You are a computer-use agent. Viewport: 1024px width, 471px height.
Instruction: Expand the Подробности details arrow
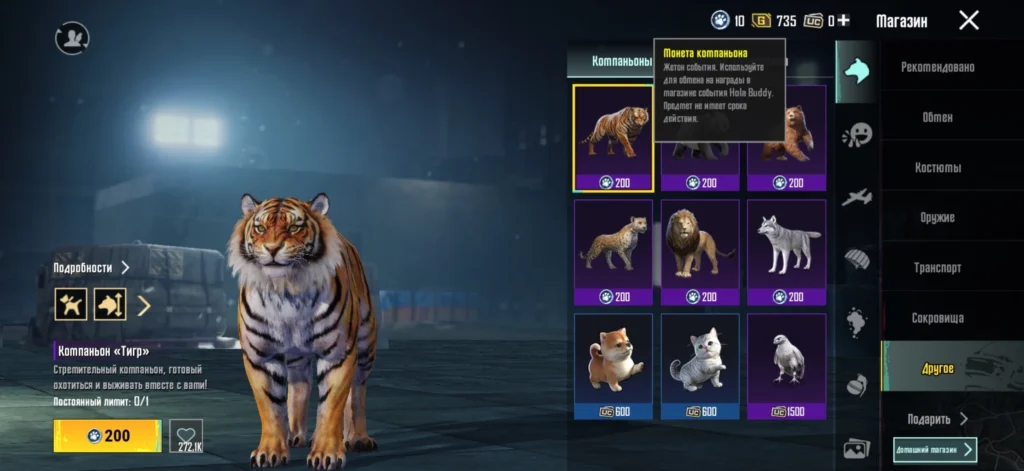click(126, 268)
